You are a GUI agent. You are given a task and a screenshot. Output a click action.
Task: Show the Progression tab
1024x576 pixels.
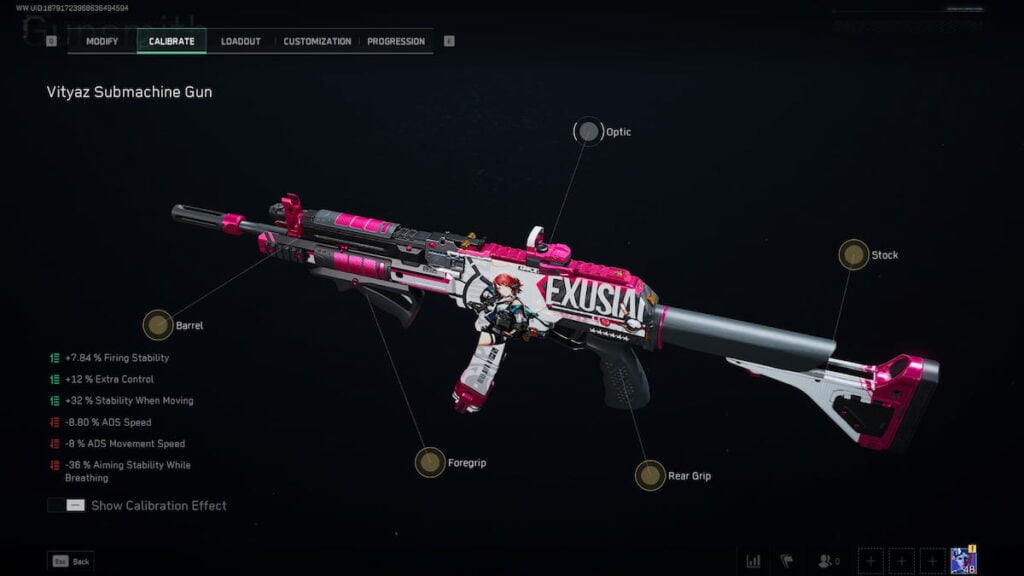(x=395, y=41)
